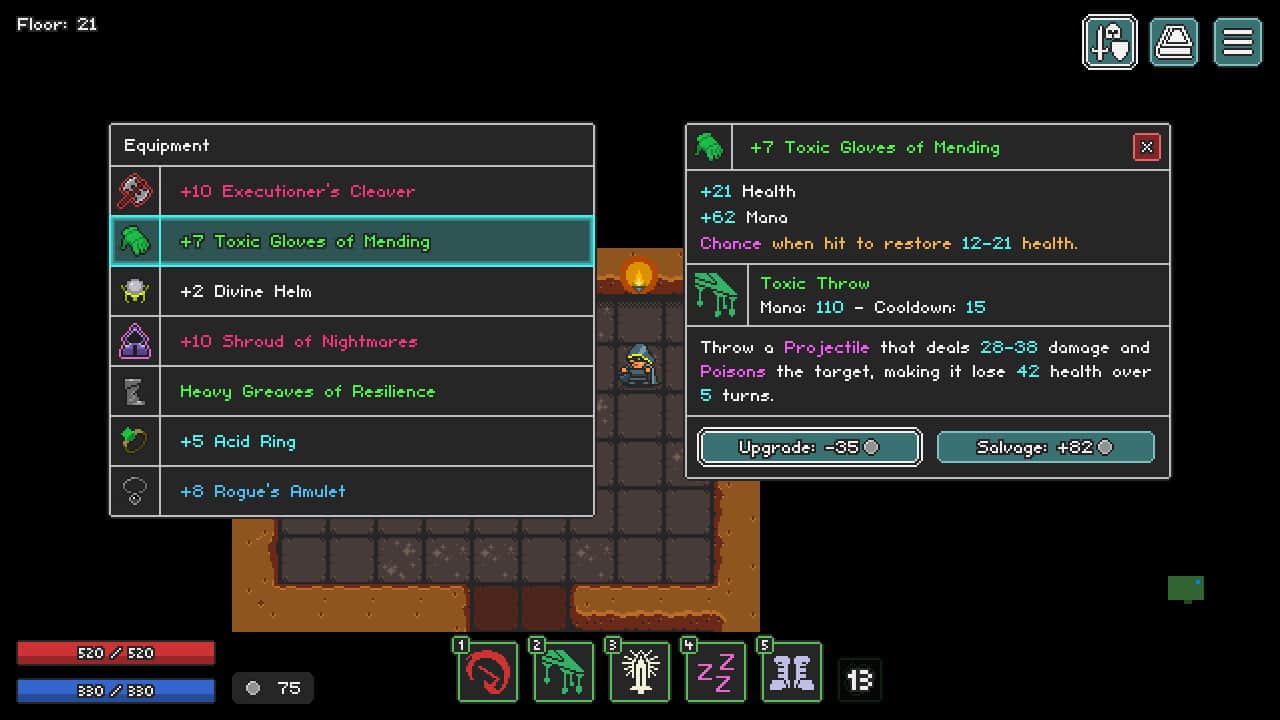The width and height of the screenshot is (1280, 720).
Task: Activate the red cleaver swing ability
Action: click(x=488, y=672)
